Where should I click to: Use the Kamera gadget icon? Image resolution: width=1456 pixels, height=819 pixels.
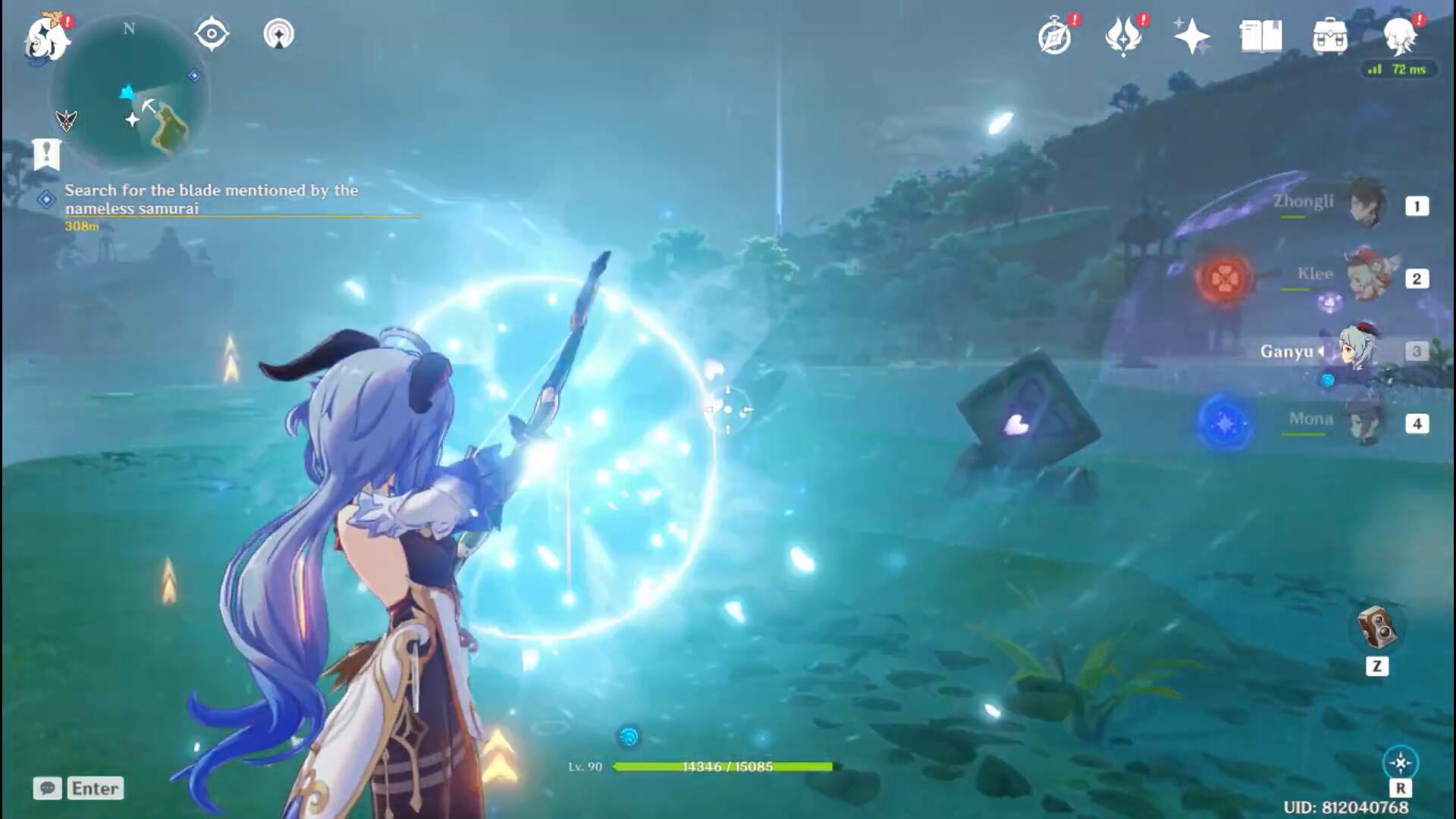pos(1376,629)
